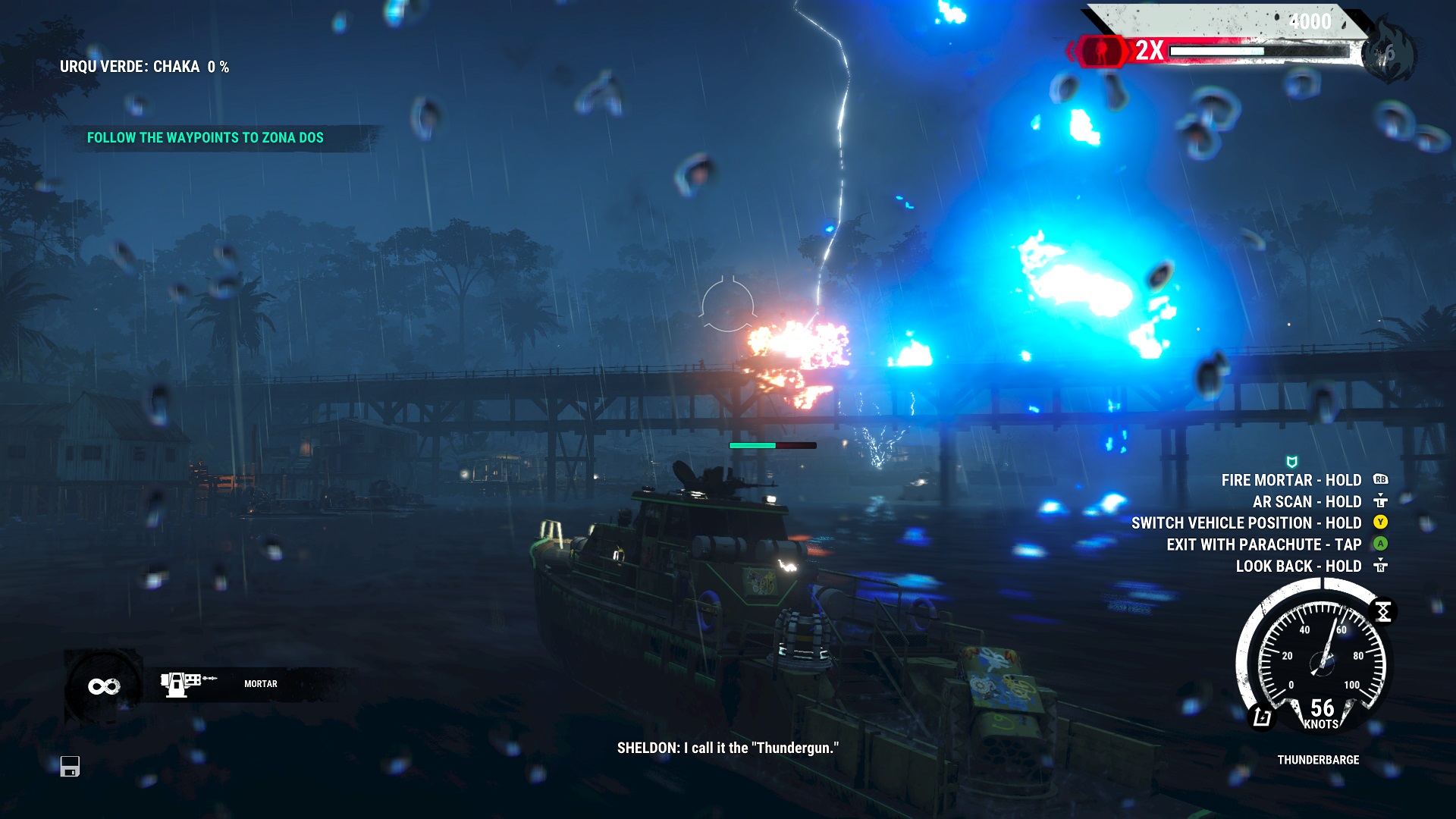The width and height of the screenshot is (1456, 819).
Task: Click the floppy disk autosave icon
Action: click(x=70, y=767)
